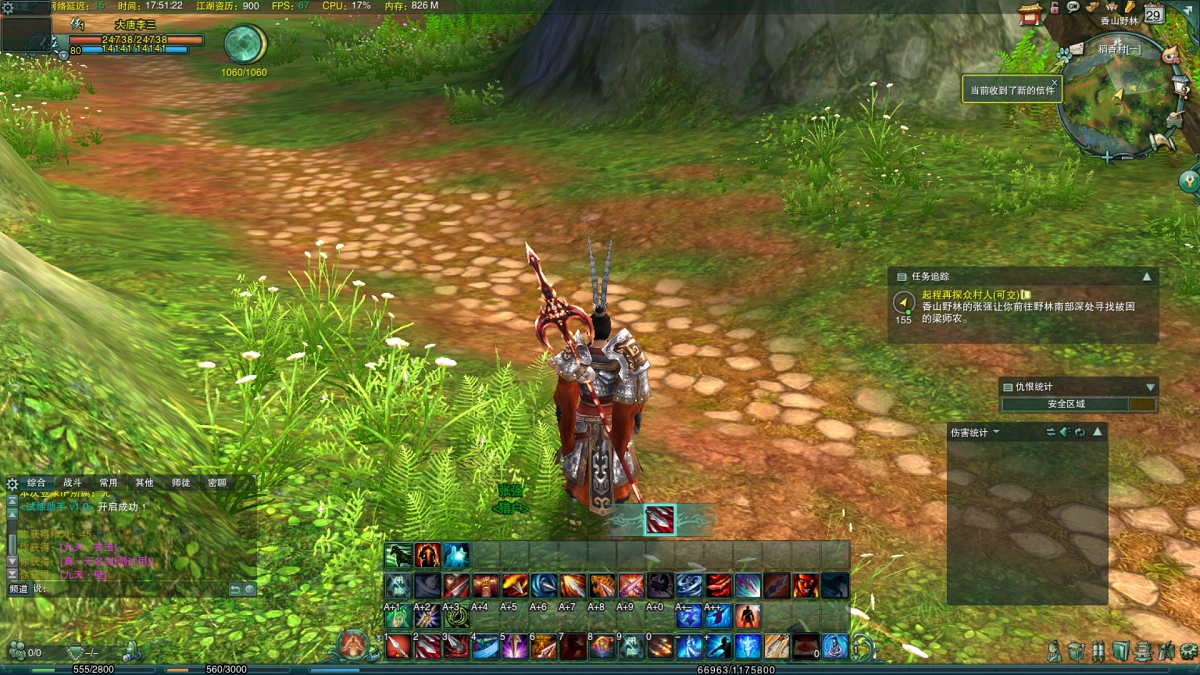Screen dimensions: 1200x675
Task: Open the calendar icon showing 29
Action: click(1153, 14)
